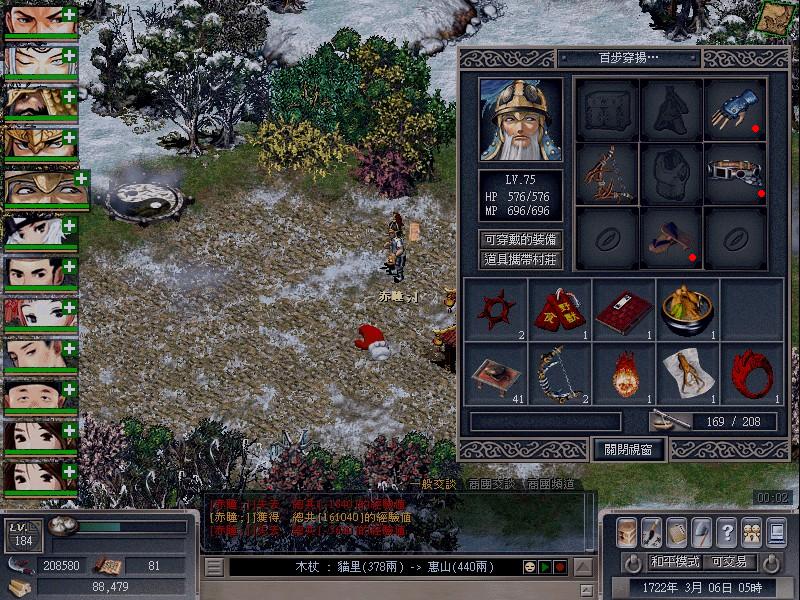Pick the flaming skull item

coord(623,373)
